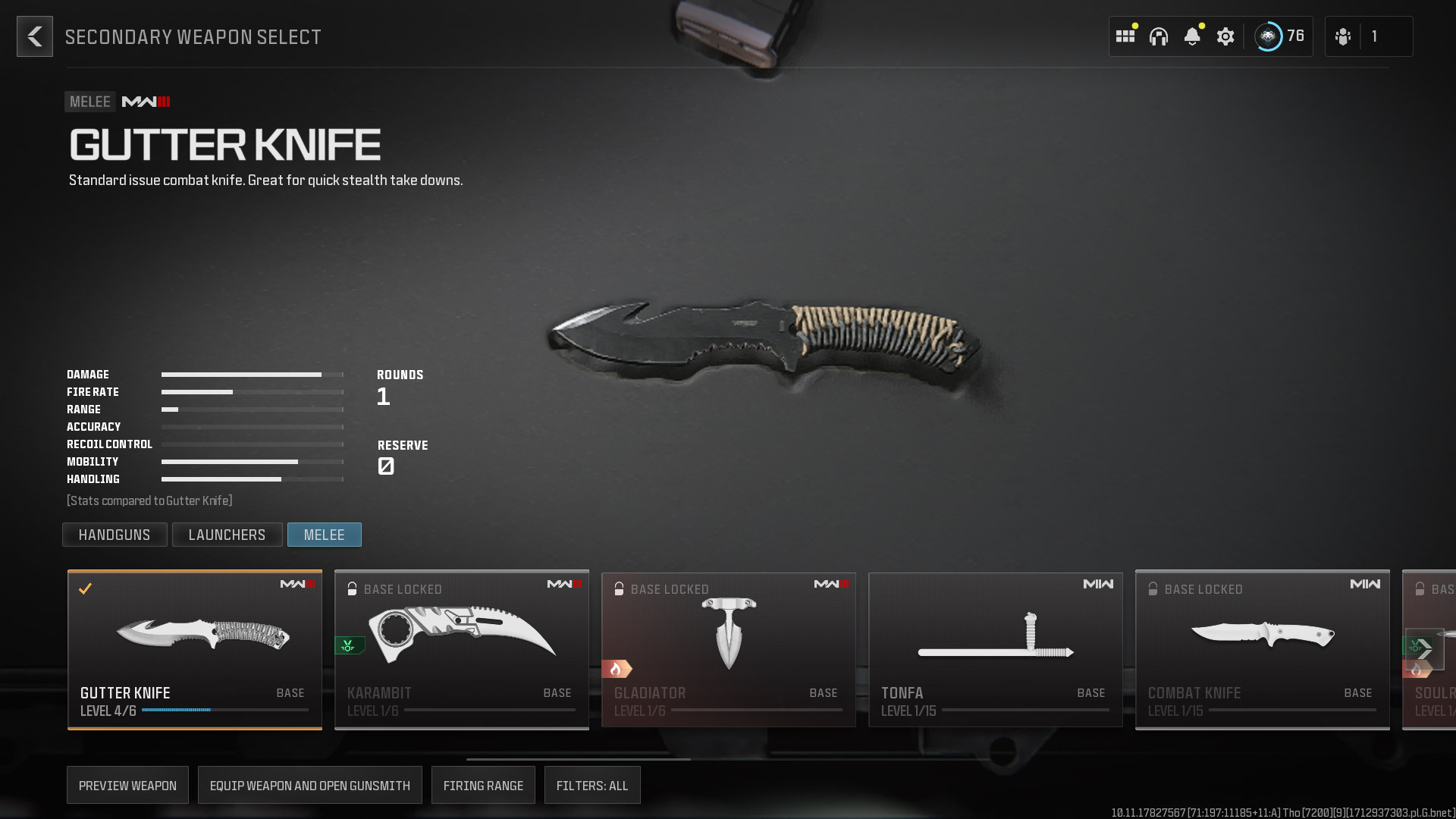The height and width of the screenshot is (819, 1456).
Task: Click the Gutter Knife level progress bar
Action: [x=225, y=711]
